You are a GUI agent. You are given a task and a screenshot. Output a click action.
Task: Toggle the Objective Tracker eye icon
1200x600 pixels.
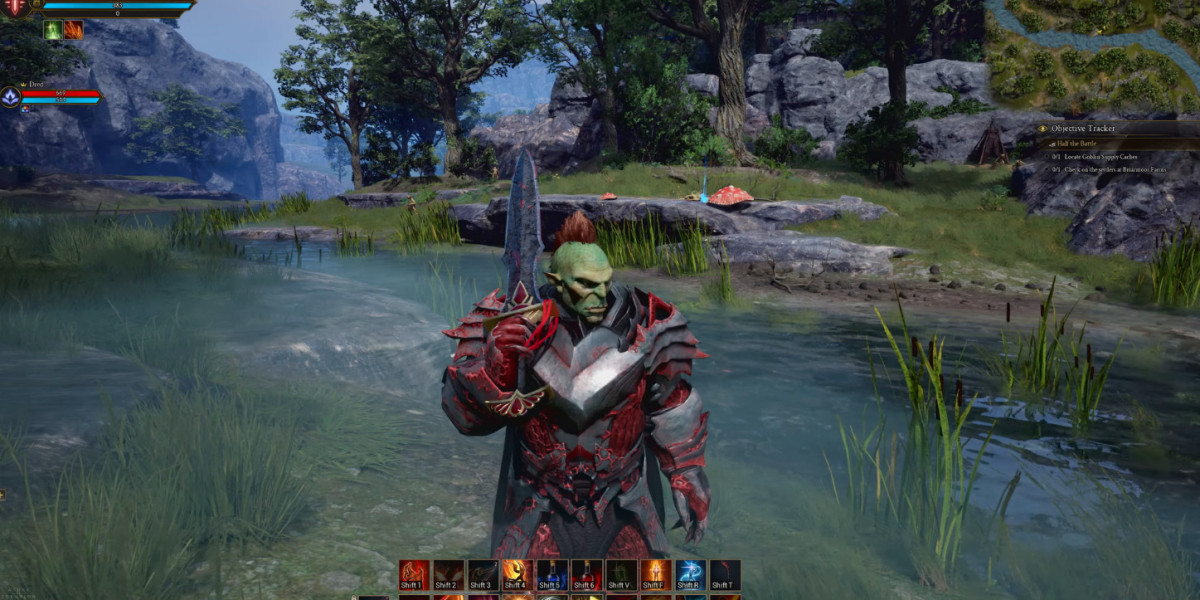click(x=1043, y=129)
